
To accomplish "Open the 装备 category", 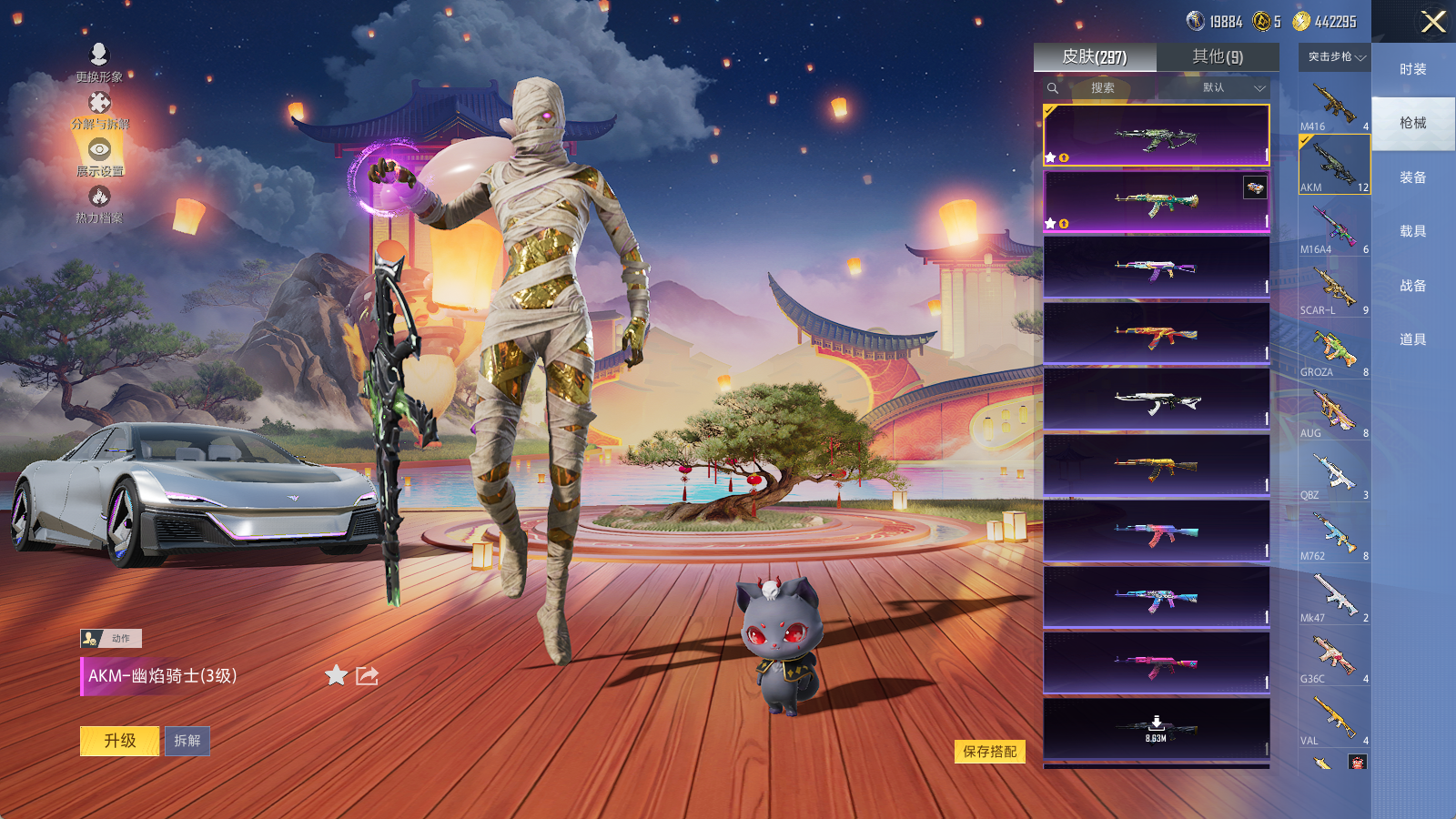I will 1412,177.
